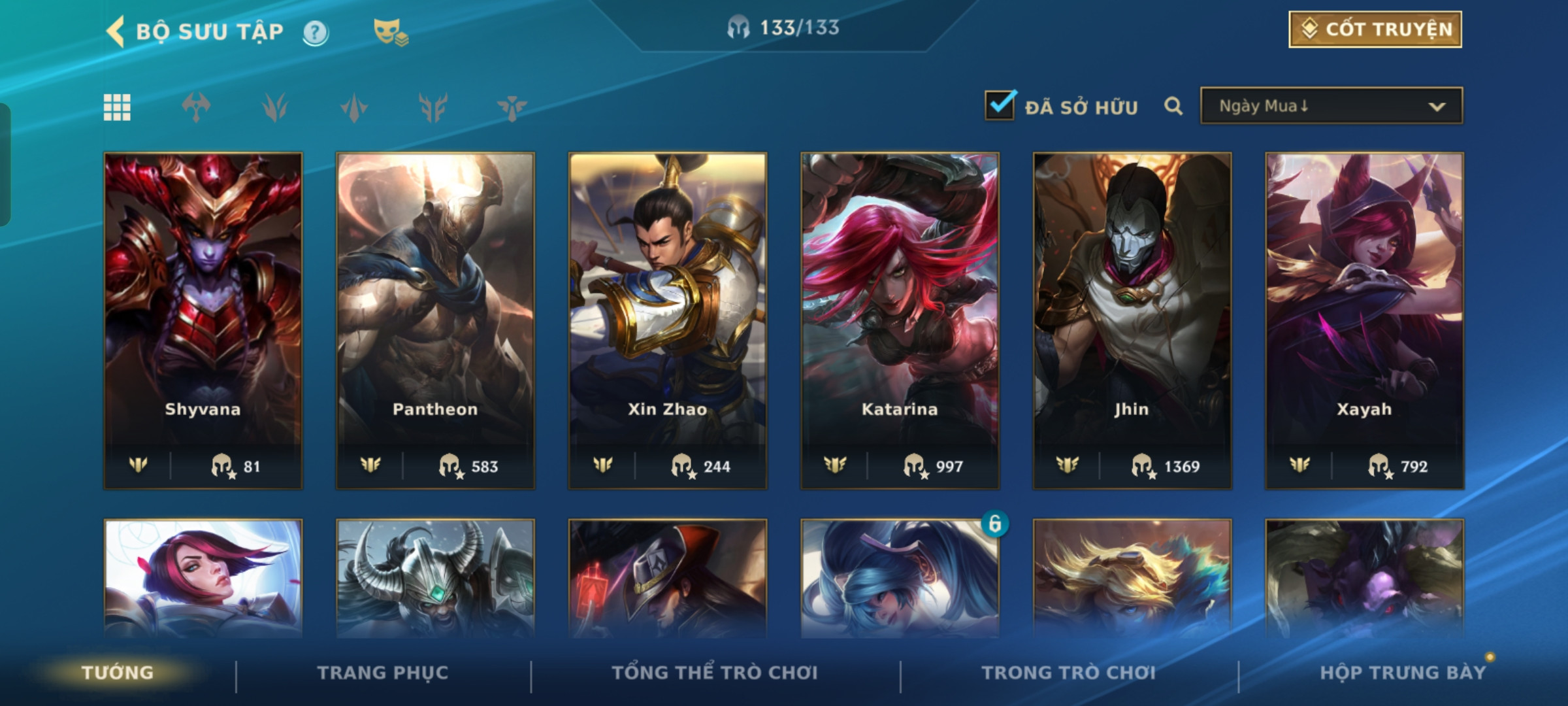The height and width of the screenshot is (706, 1568).
Task: Switch to the Trang Phục tab
Action: [383, 673]
